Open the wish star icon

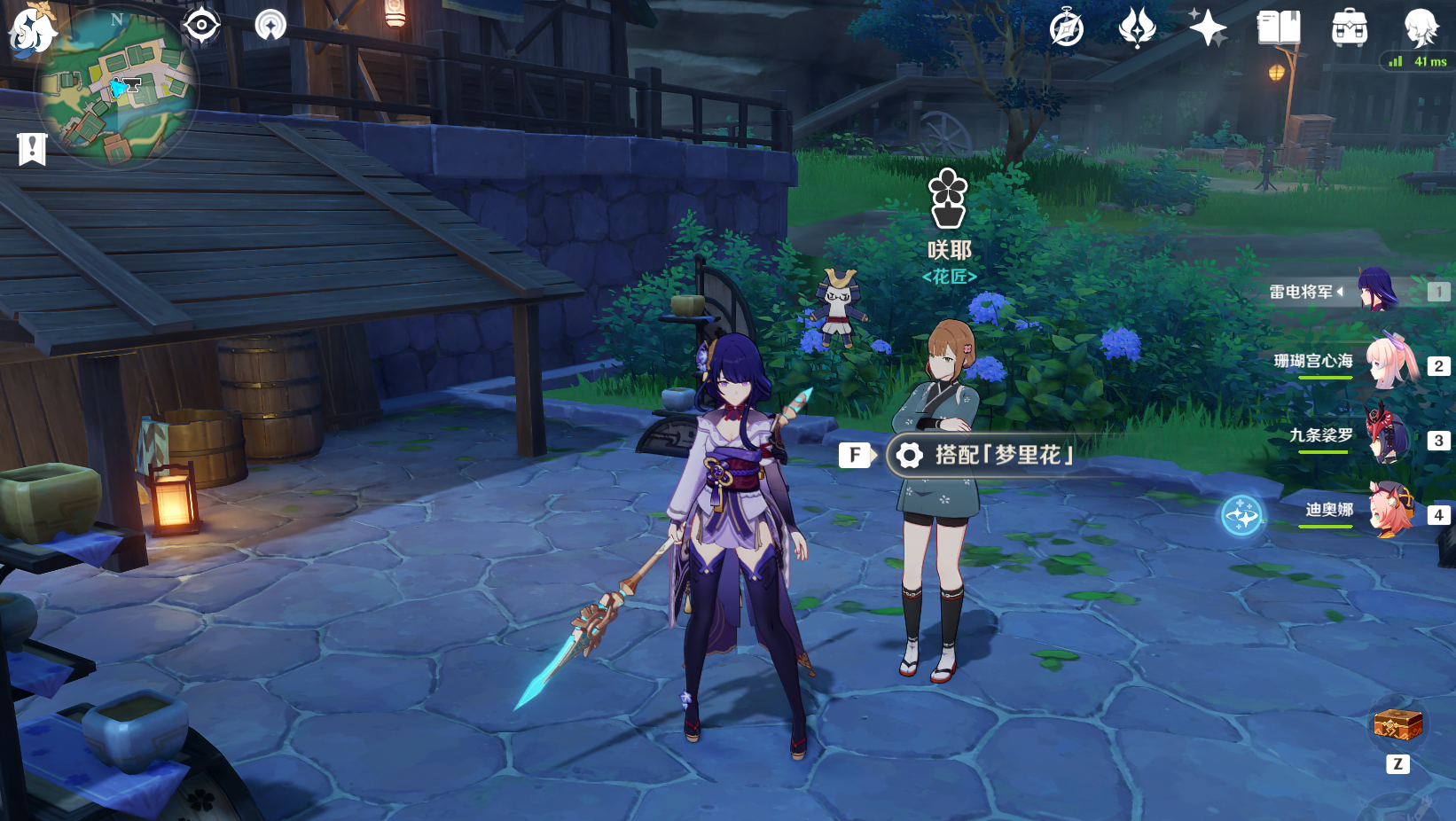[1208, 27]
